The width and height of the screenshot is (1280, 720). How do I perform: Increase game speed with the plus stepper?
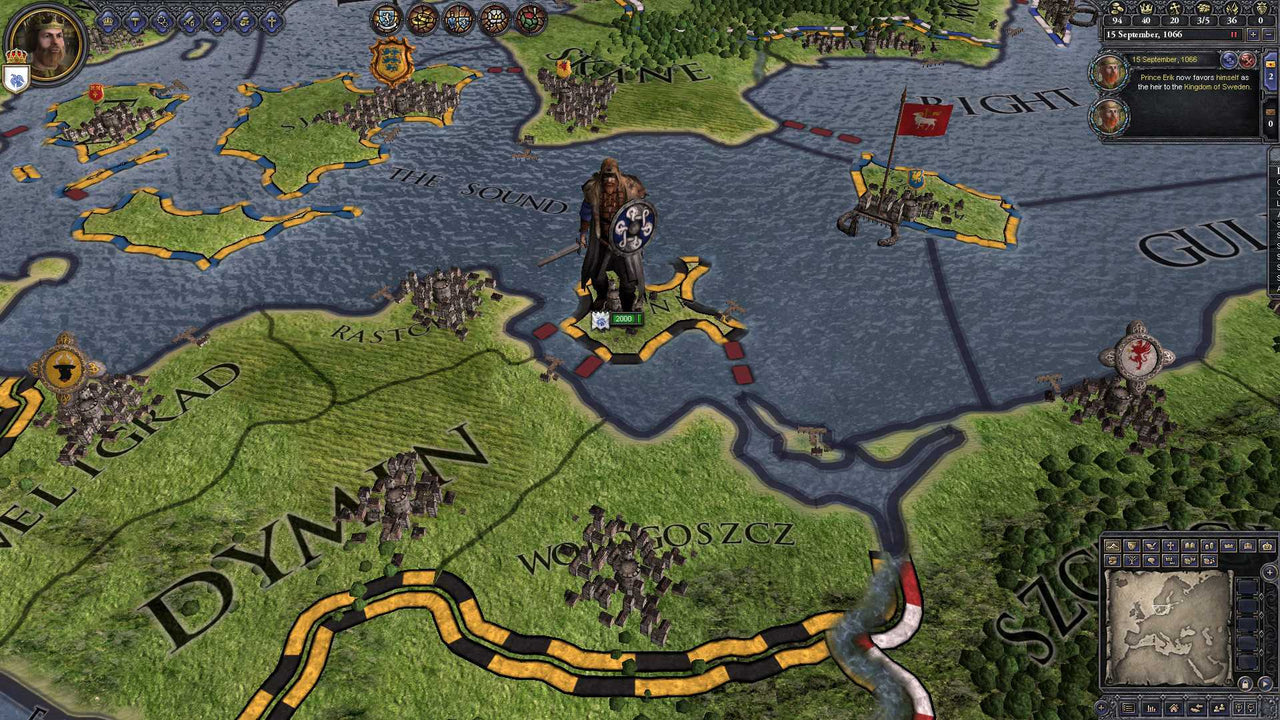coord(1253,34)
